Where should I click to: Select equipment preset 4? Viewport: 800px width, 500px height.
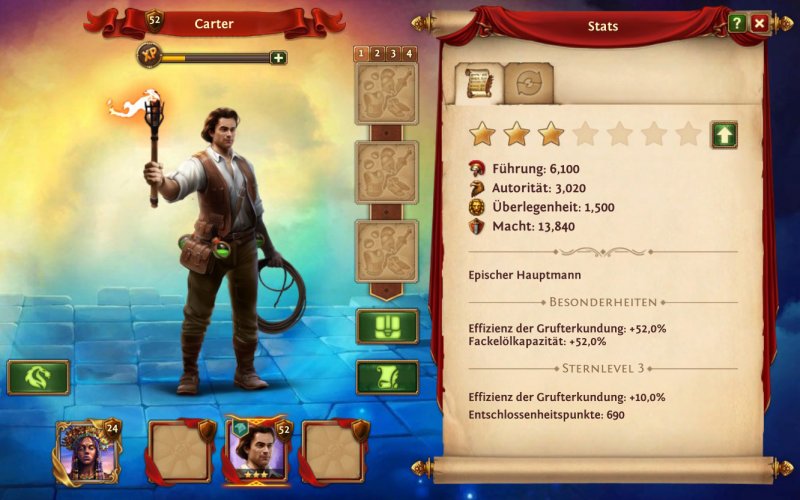pos(408,54)
